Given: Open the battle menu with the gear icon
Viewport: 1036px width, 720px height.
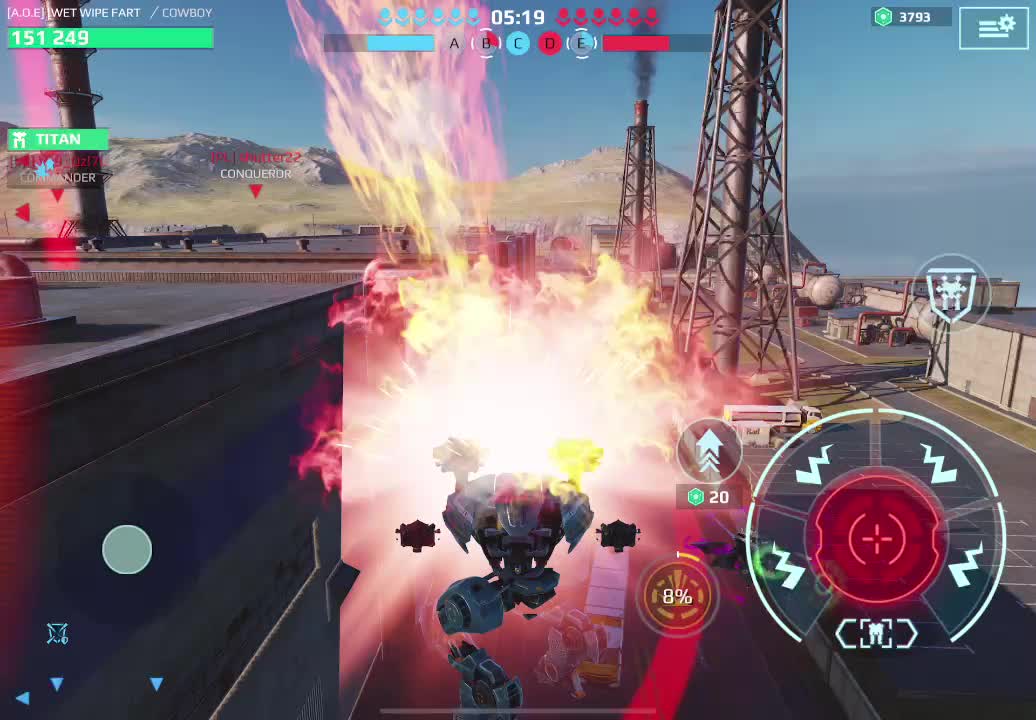Looking at the screenshot, I should (993, 28).
